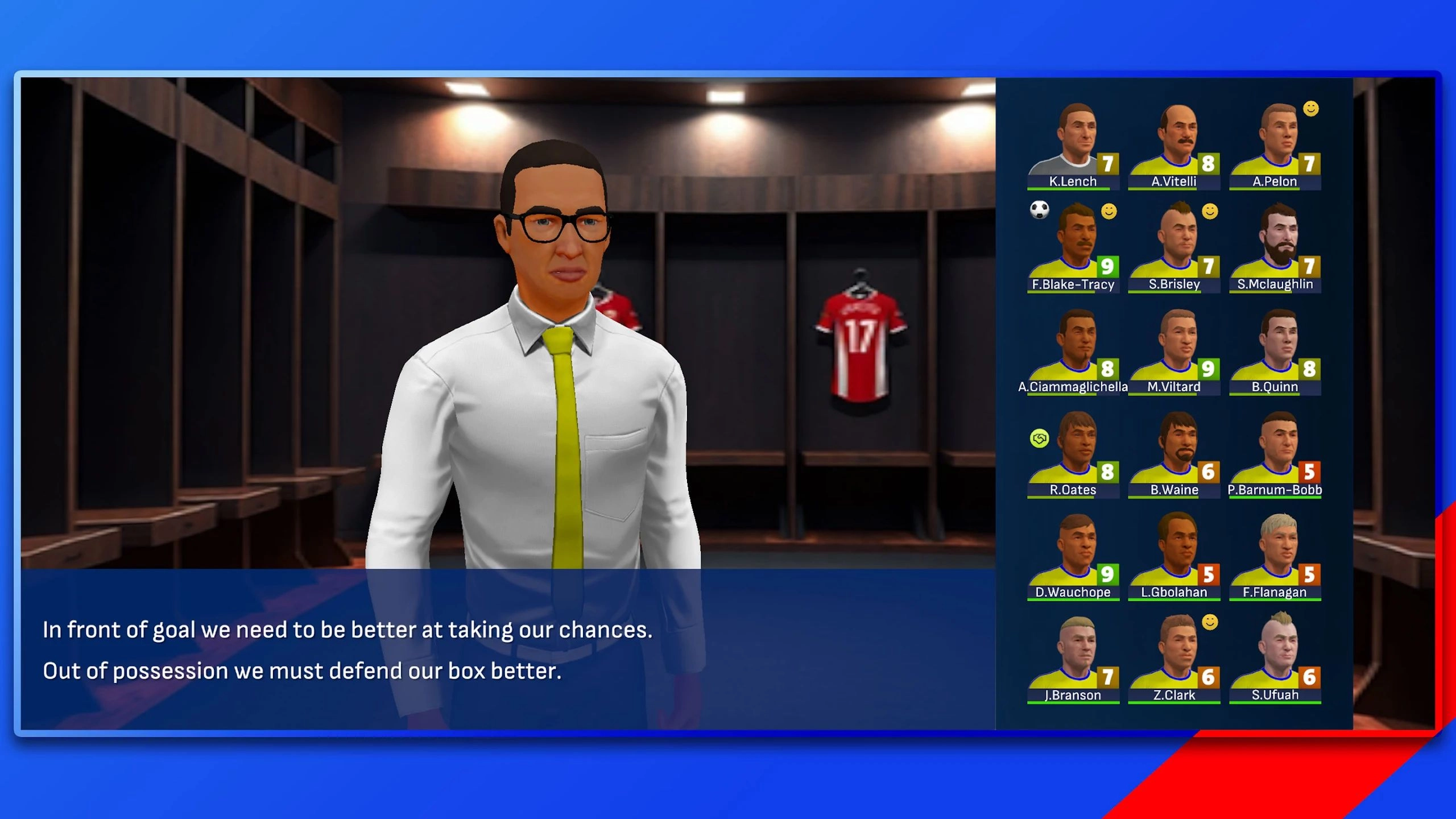Select D.Wauchope's portrait
Screen dimensions: 1456x819
(x=1073, y=556)
